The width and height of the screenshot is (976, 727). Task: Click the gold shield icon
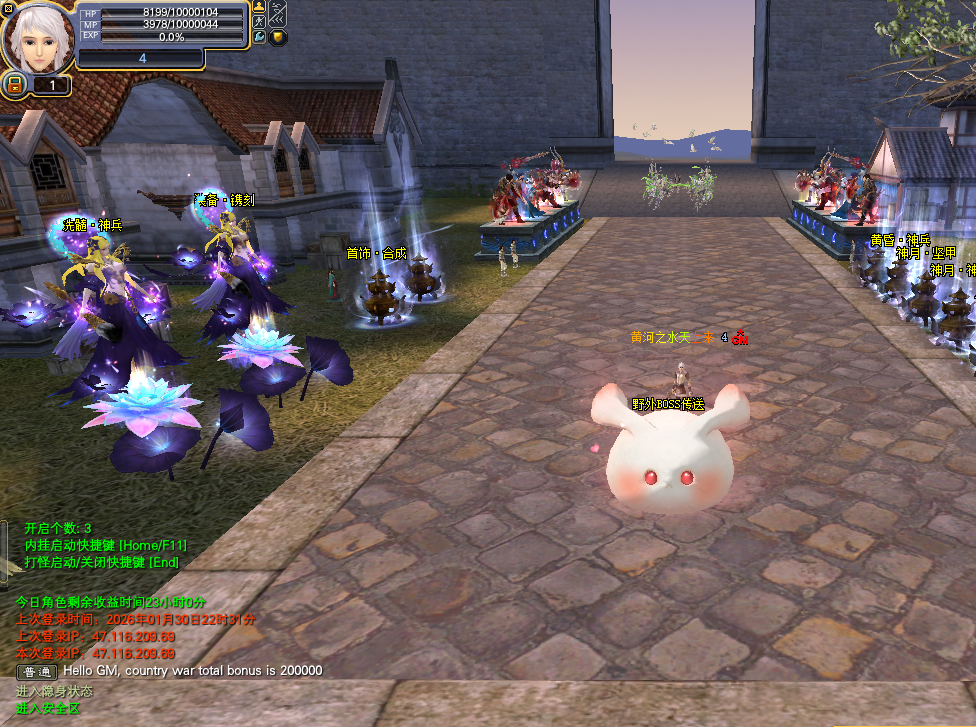point(278,38)
